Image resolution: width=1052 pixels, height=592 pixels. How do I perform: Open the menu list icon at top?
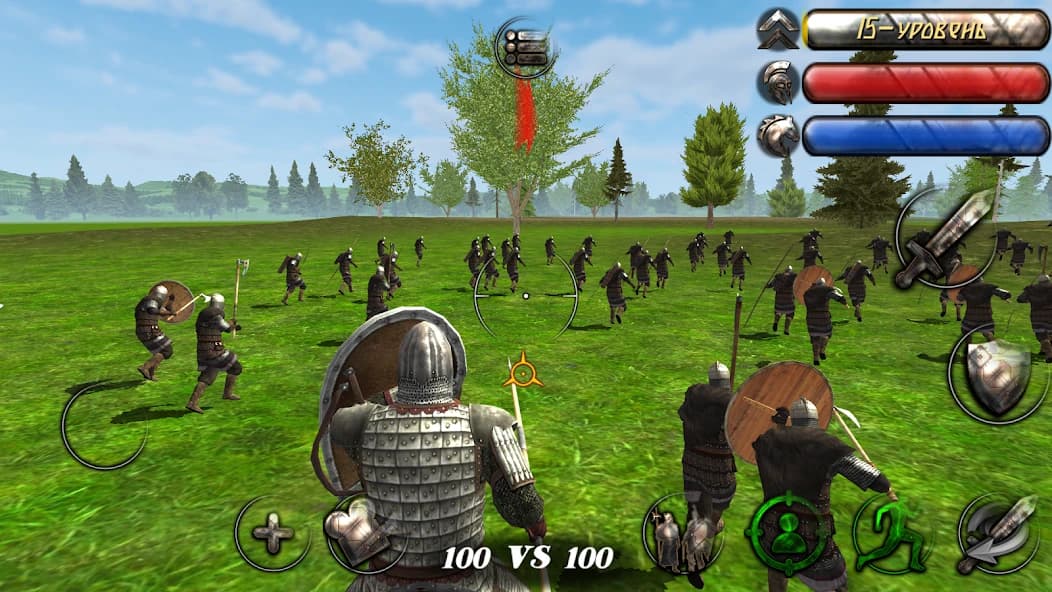(x=525, y=47)
